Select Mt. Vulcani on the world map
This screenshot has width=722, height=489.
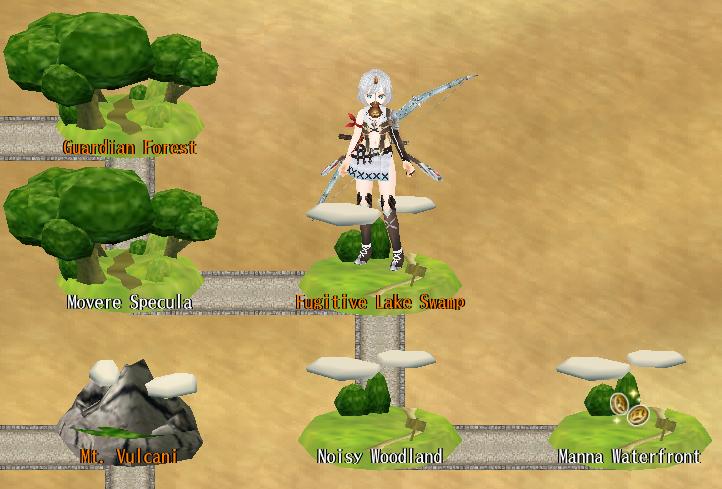(130, 420)
